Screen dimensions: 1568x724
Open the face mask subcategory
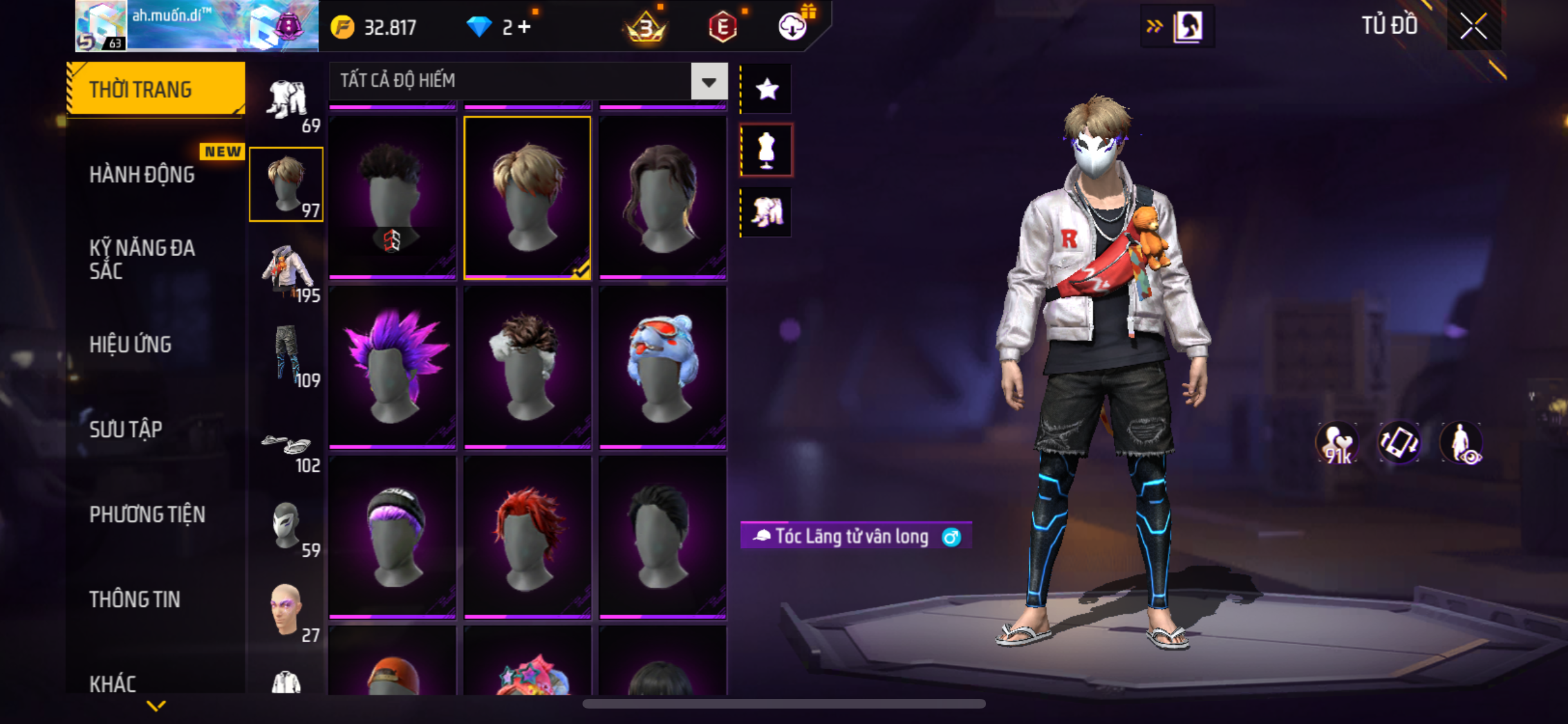coord(286,525)
